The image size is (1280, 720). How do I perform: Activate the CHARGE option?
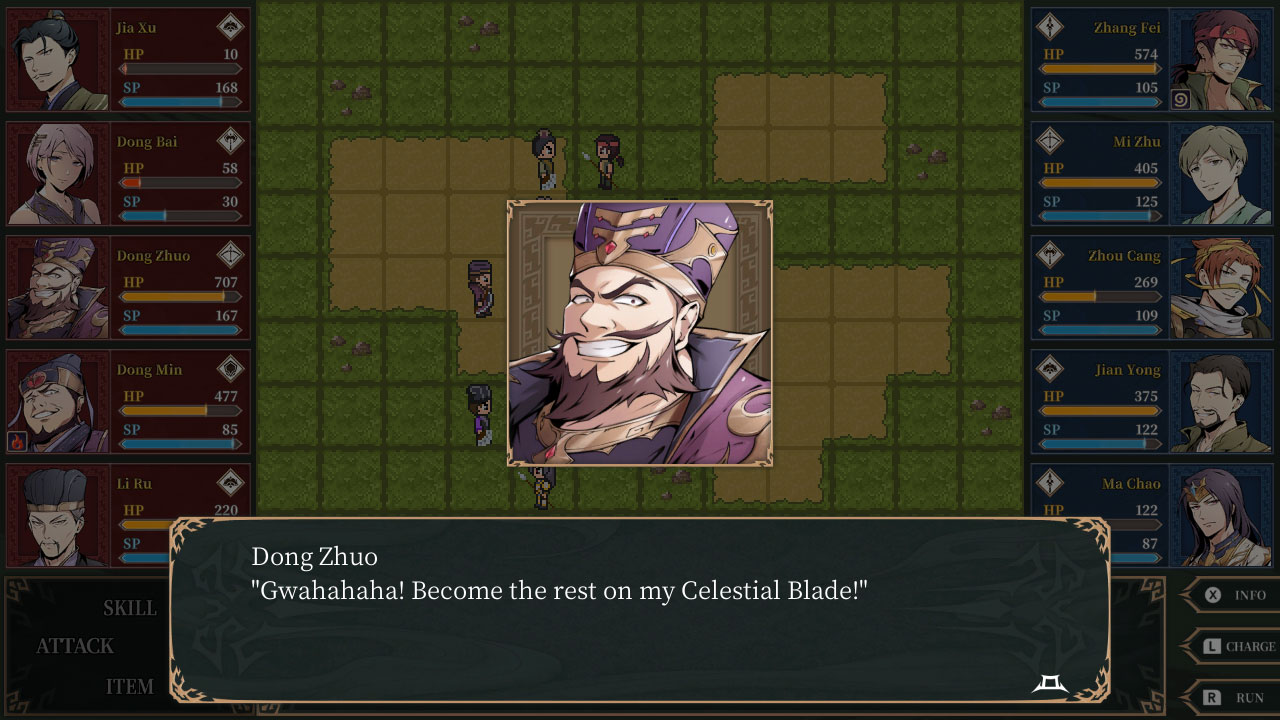coord(1248,646)
